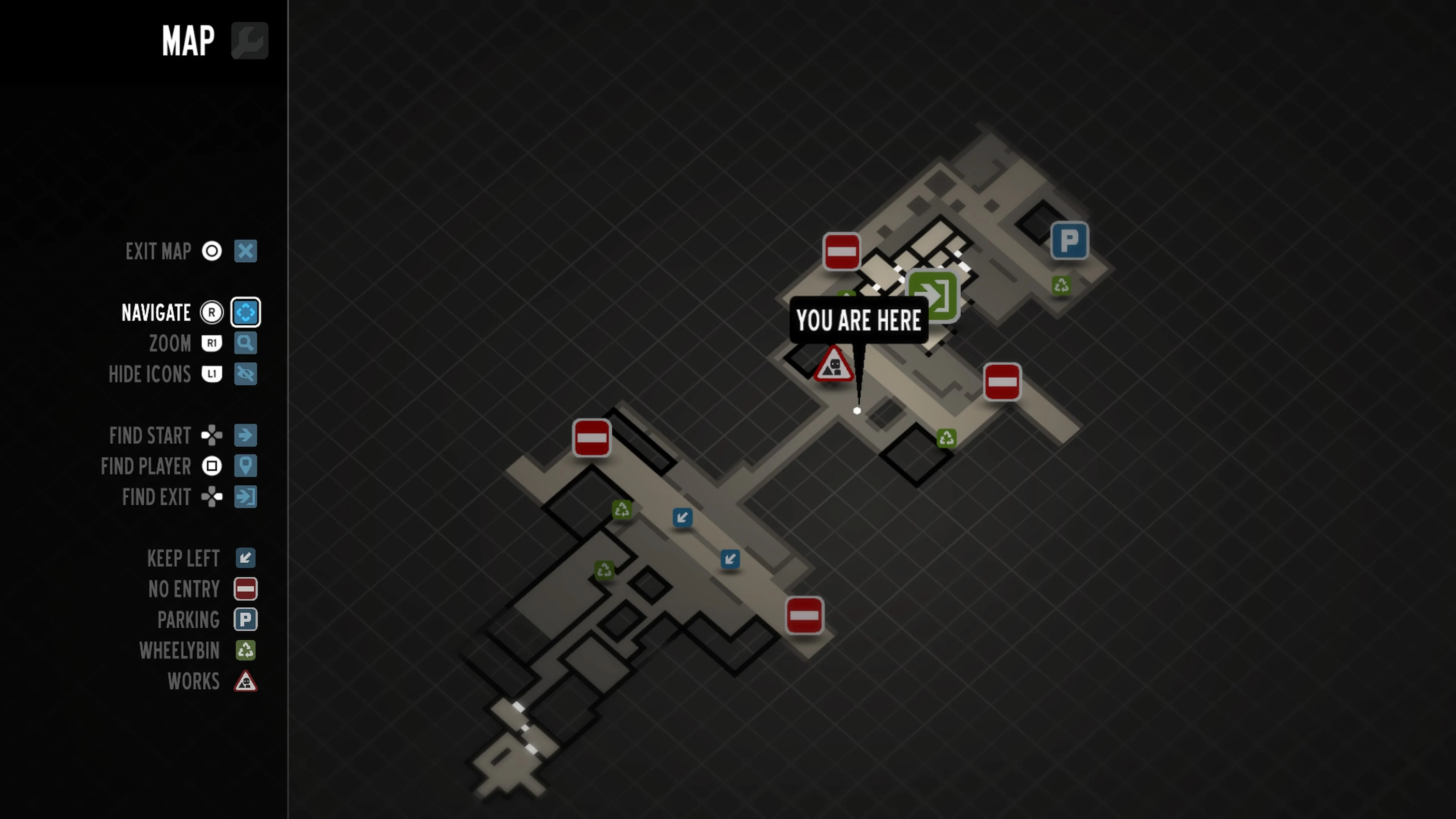
Task: Toggle Hide Icons with the crossed-eye button
Action: point(245,373)
